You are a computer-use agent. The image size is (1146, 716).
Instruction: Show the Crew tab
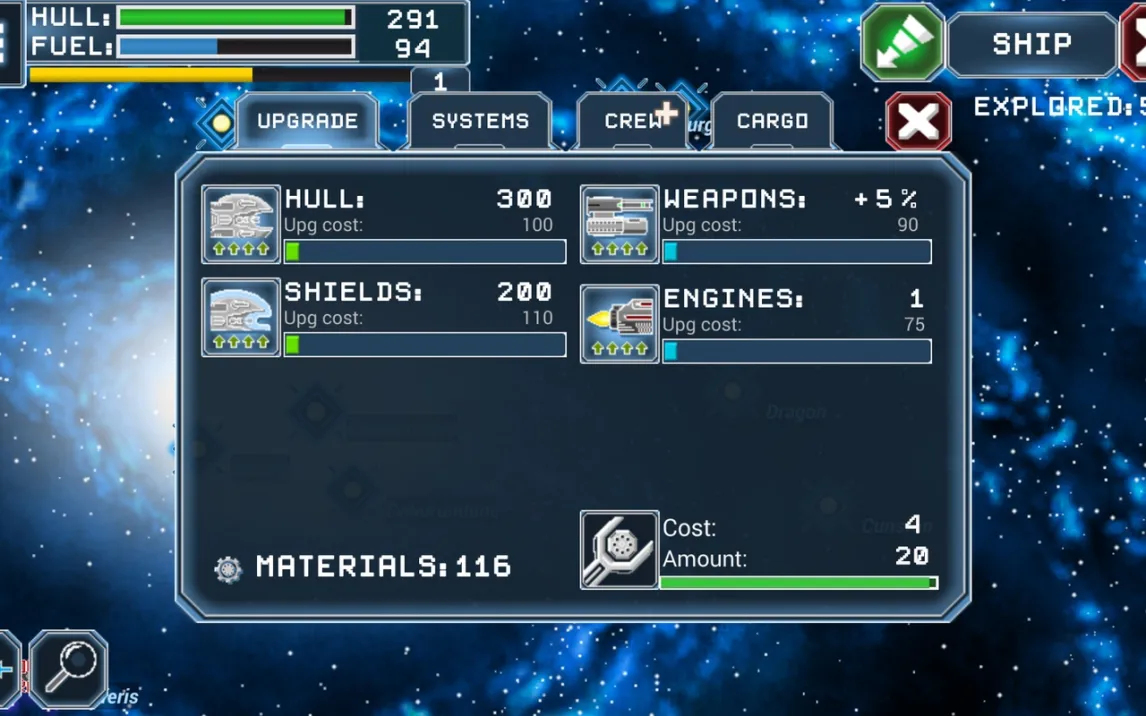(632, 121)
